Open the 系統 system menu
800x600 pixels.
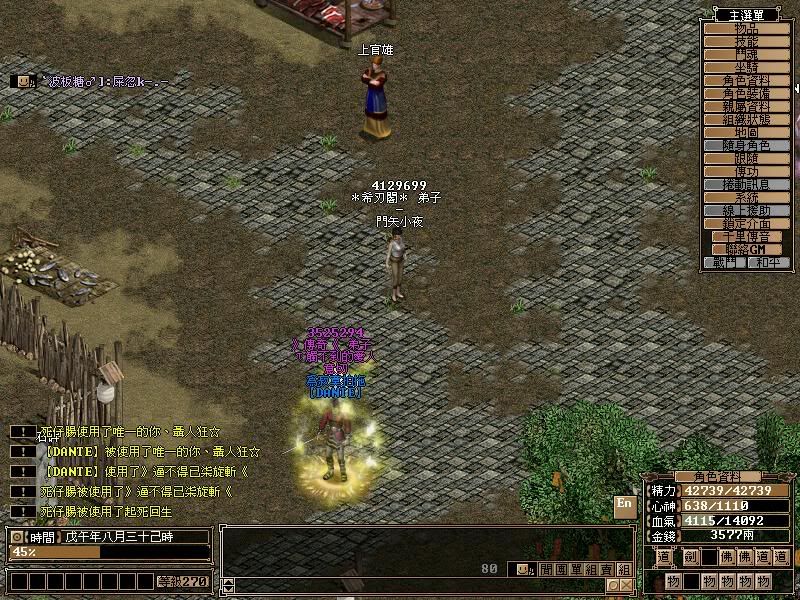click(x=746, y=198)
